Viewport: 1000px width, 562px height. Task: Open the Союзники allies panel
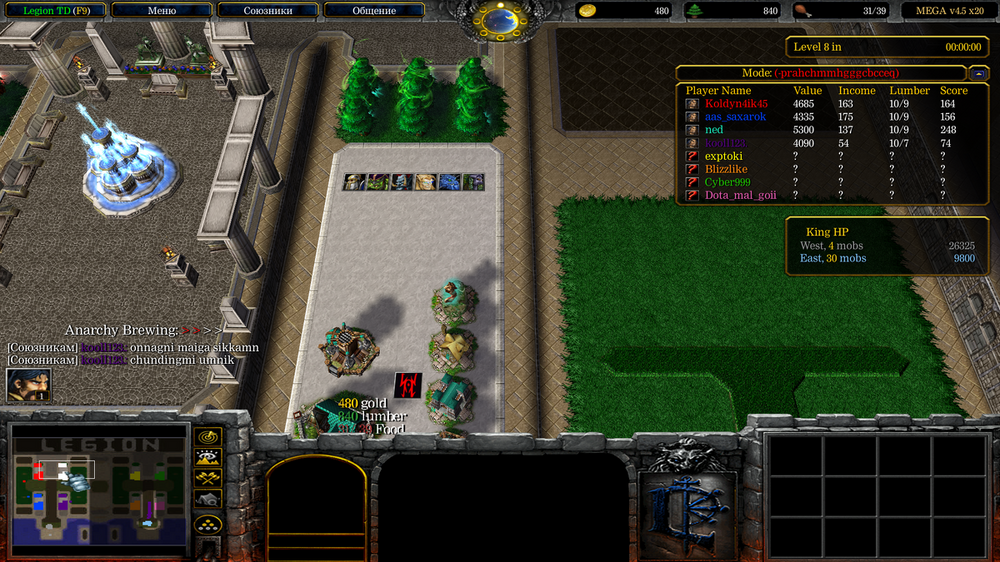[268, 11]
